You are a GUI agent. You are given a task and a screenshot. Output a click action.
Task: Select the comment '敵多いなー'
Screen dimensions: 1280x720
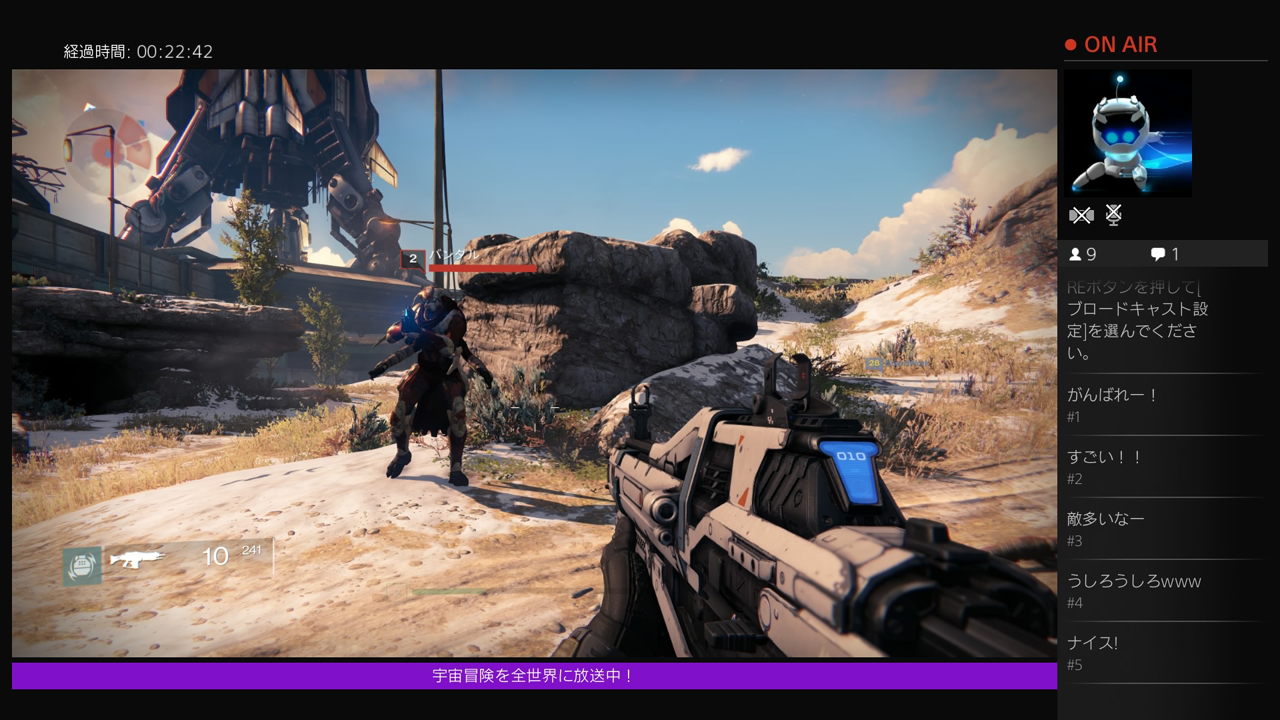coord(1106,519)
